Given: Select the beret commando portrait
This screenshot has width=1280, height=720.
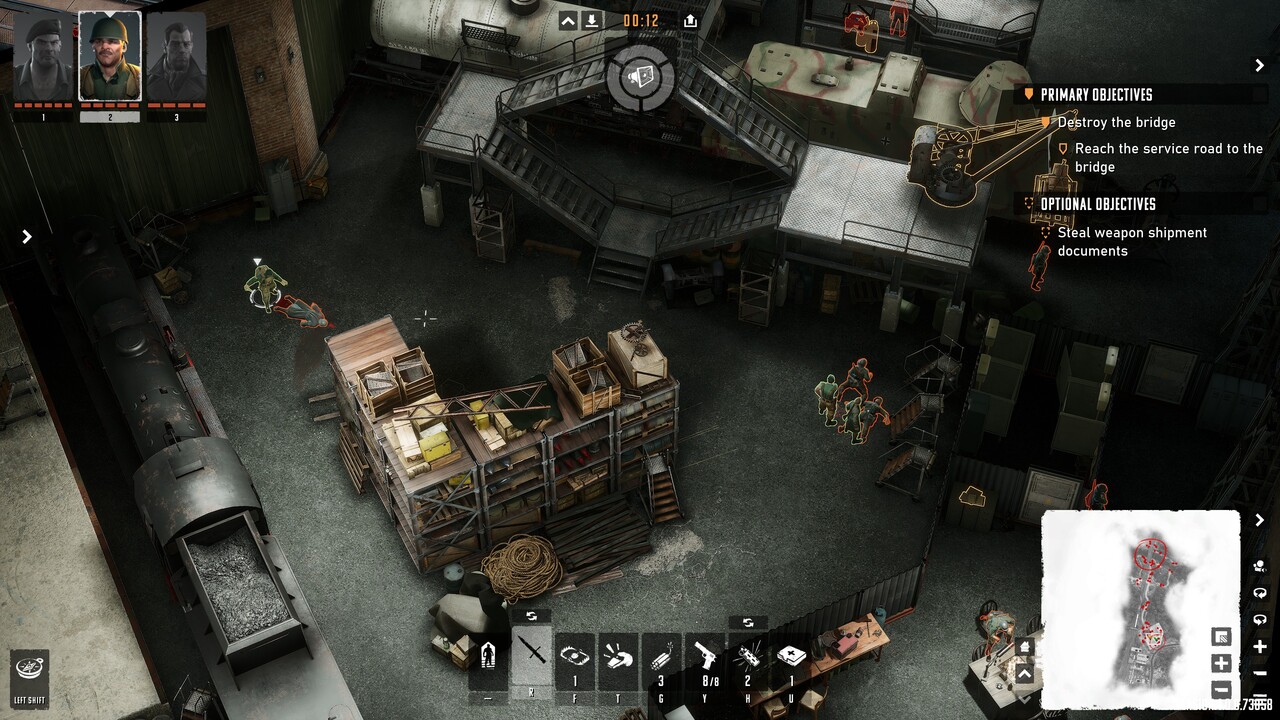Looking at the screenshot, I should tap(43, 56).
